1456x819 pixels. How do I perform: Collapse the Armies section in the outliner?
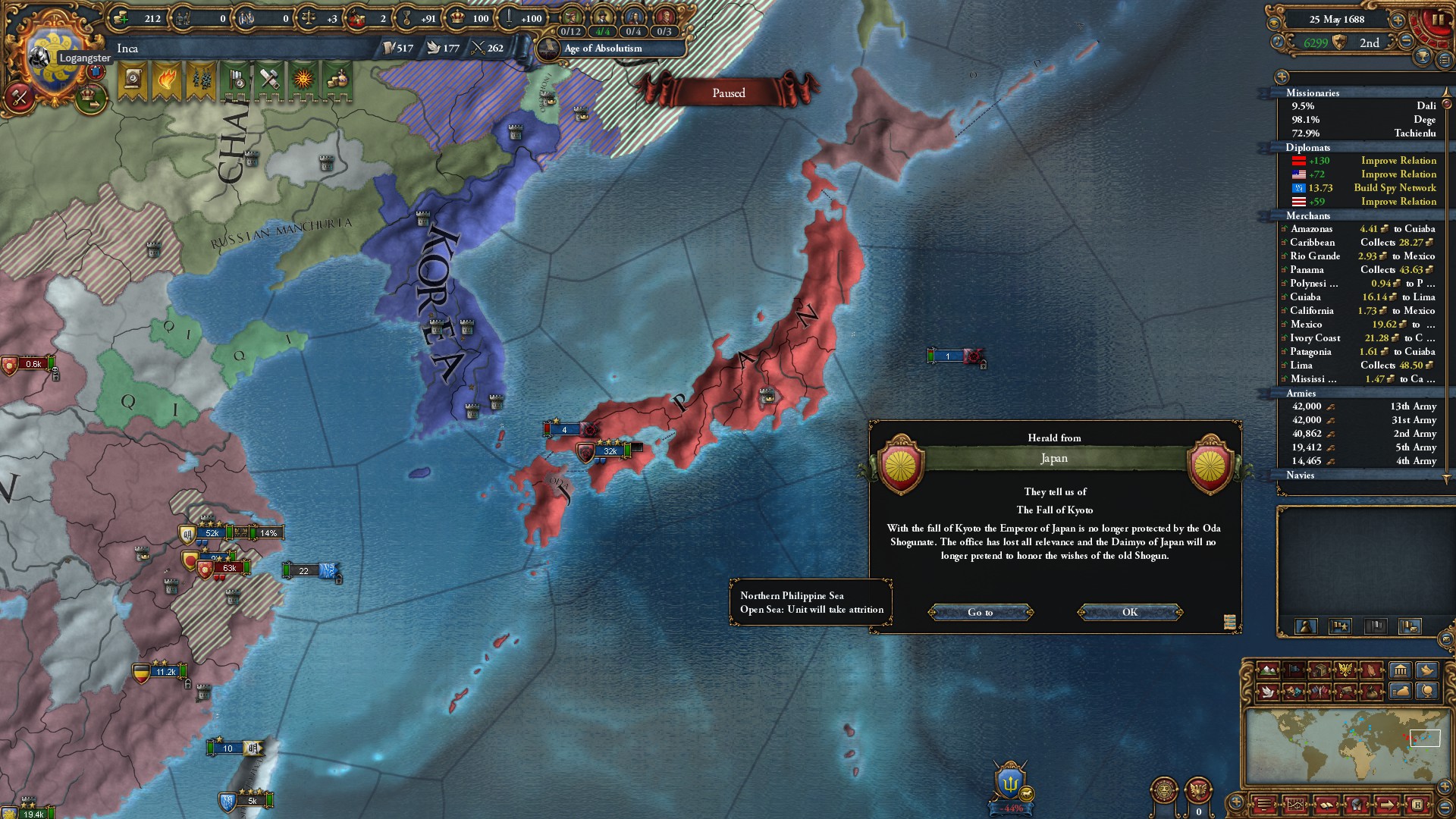coord(1301,394)
